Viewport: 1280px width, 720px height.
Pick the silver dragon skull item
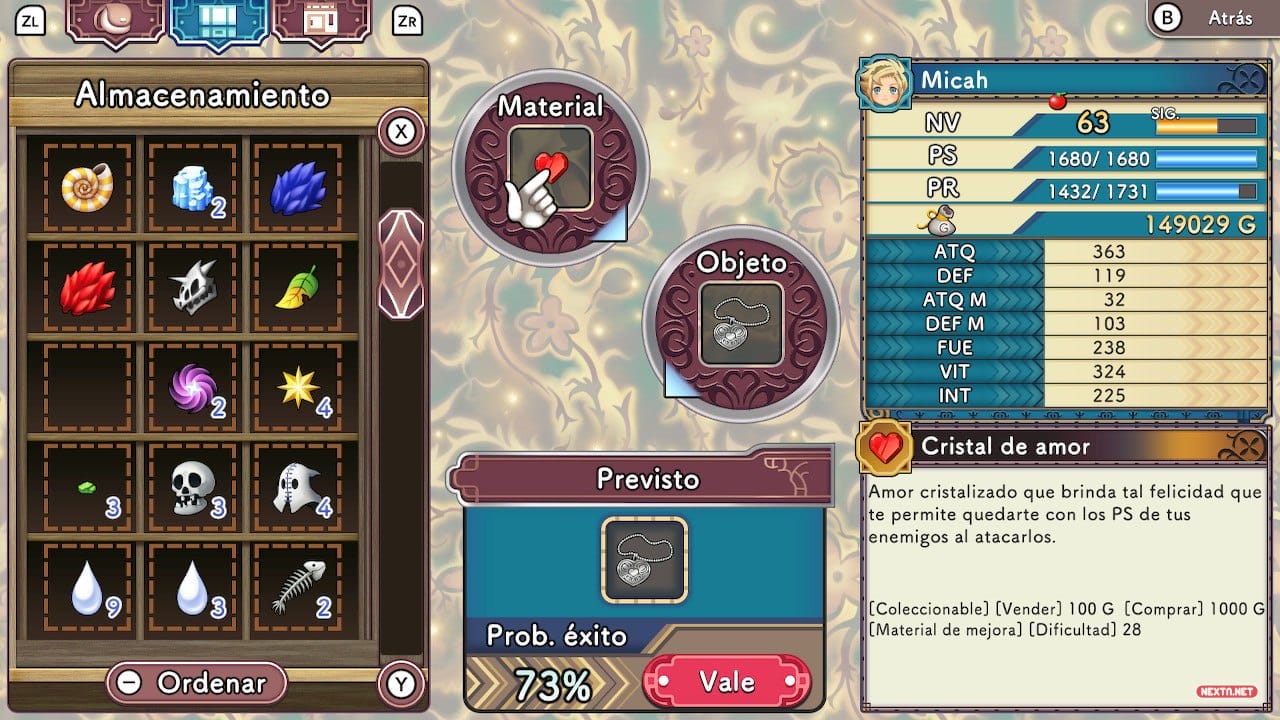[193, 289]
